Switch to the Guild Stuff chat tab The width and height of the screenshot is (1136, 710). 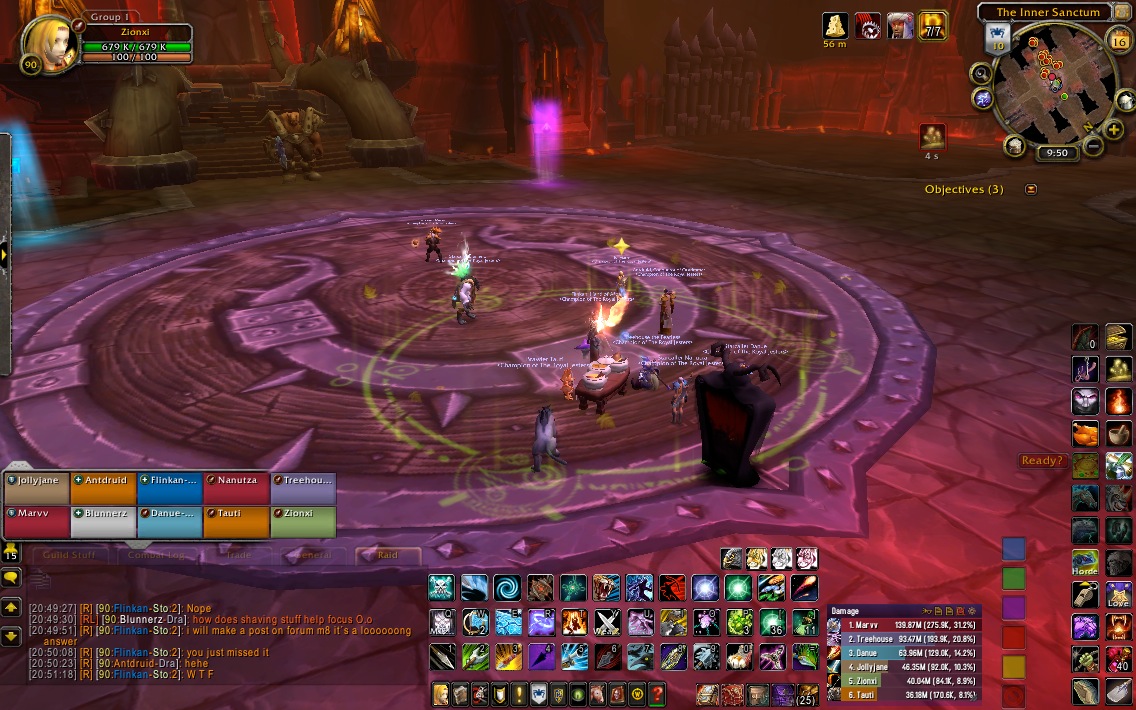point(69,555)
